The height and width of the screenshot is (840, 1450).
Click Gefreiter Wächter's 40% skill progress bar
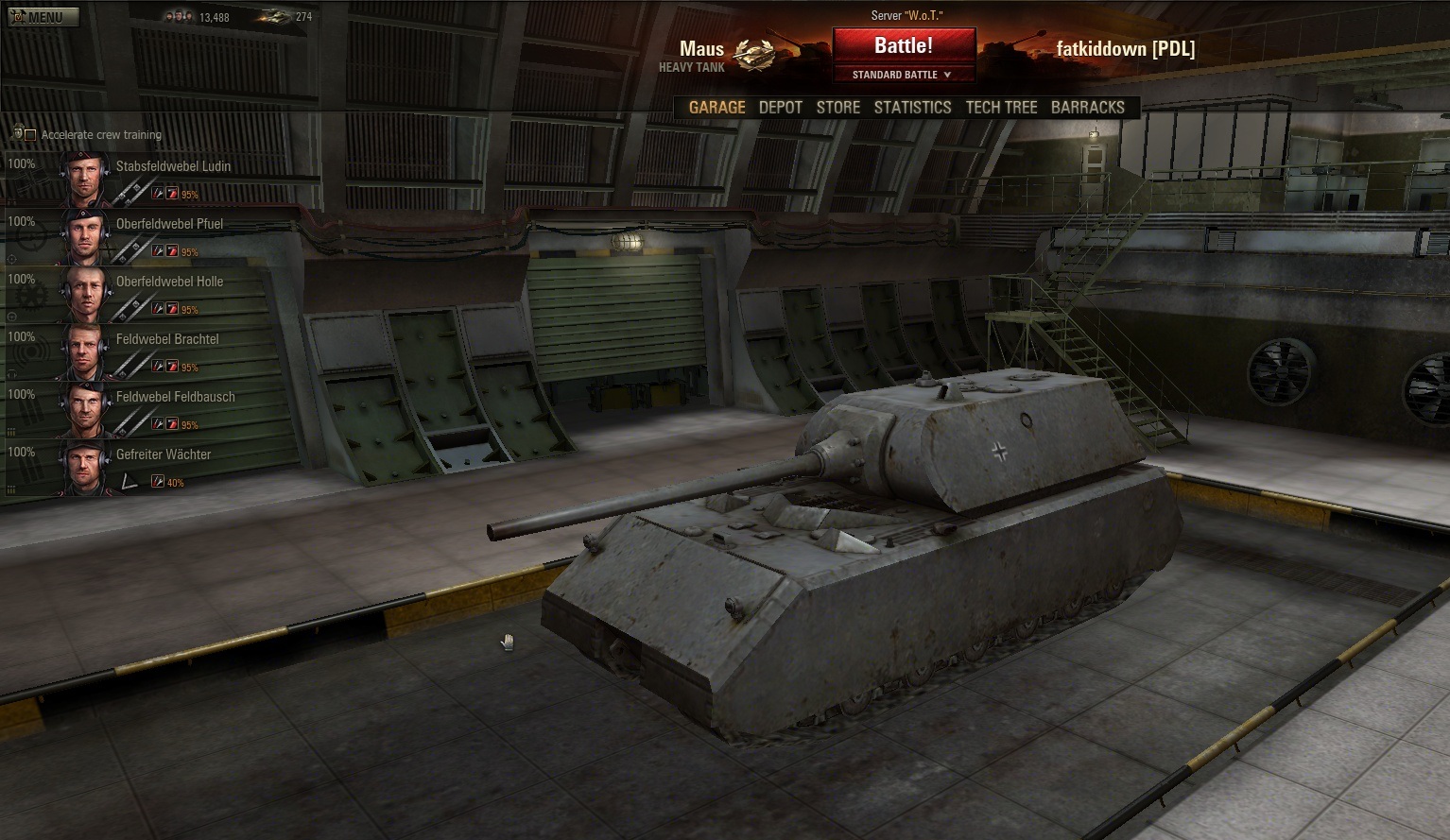(175, 482)
